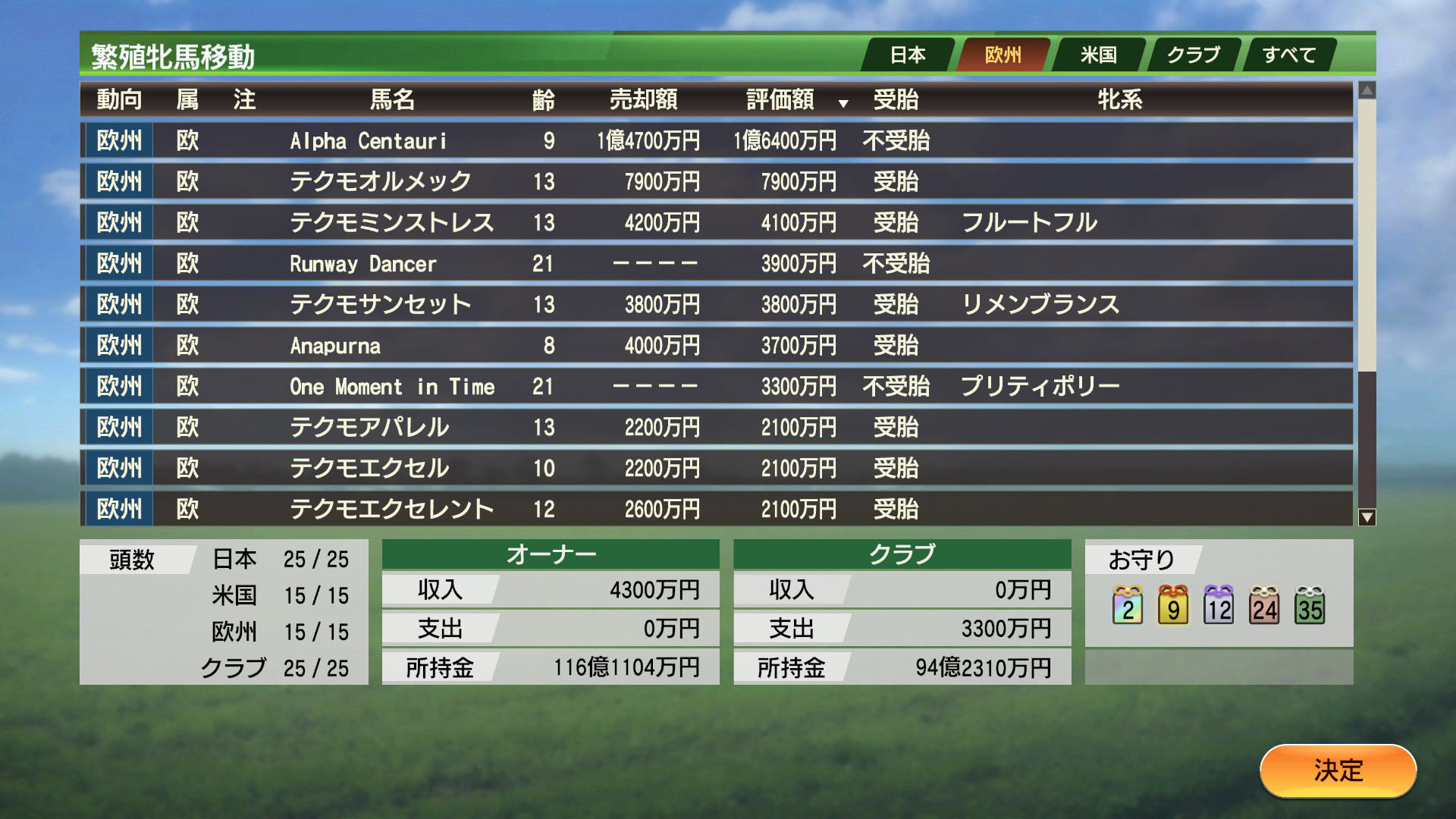Image resolution: width=1456 pixels, height=819 pixels.
Task: Sort the list by the 売却額 column
Action: point(643,99)
